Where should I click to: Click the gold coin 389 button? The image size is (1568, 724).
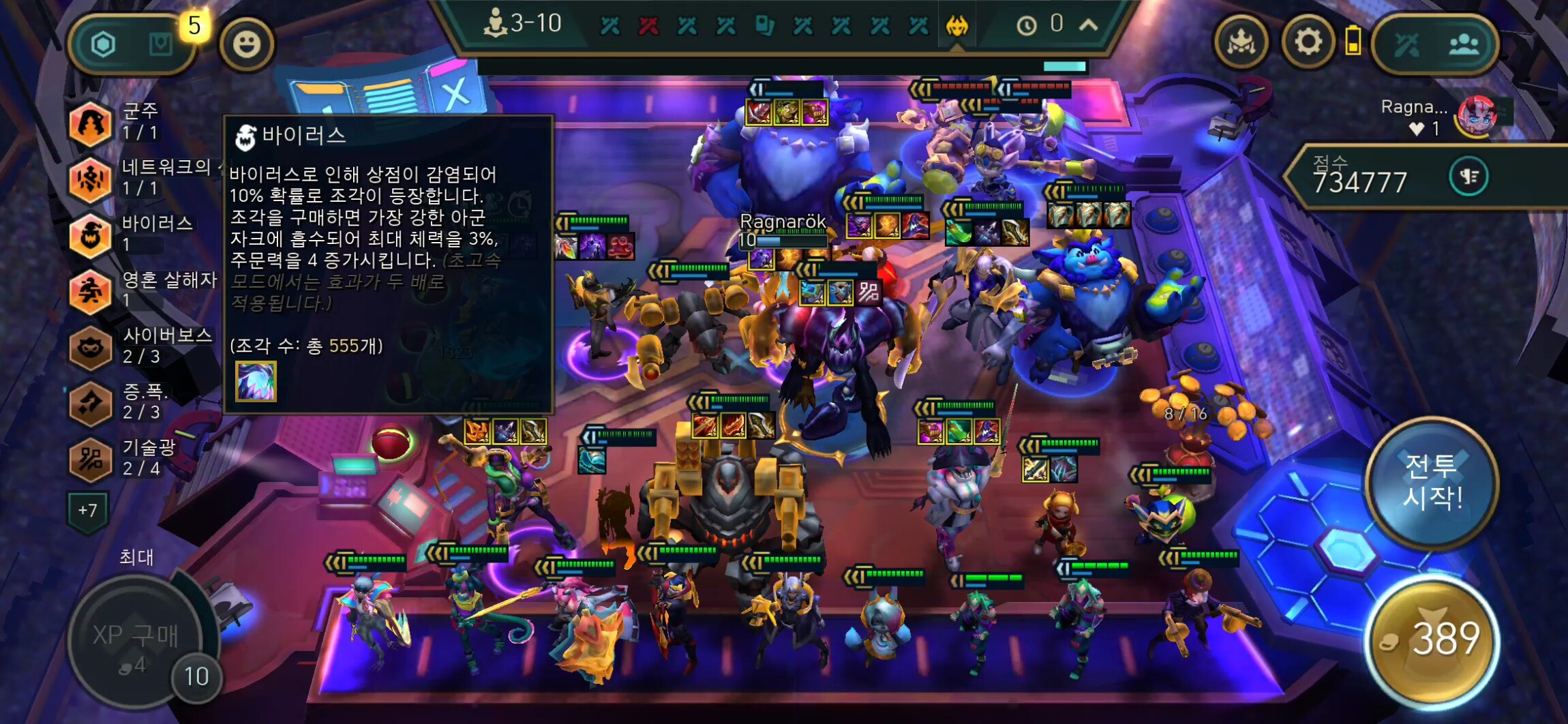tap(1433, 641)
